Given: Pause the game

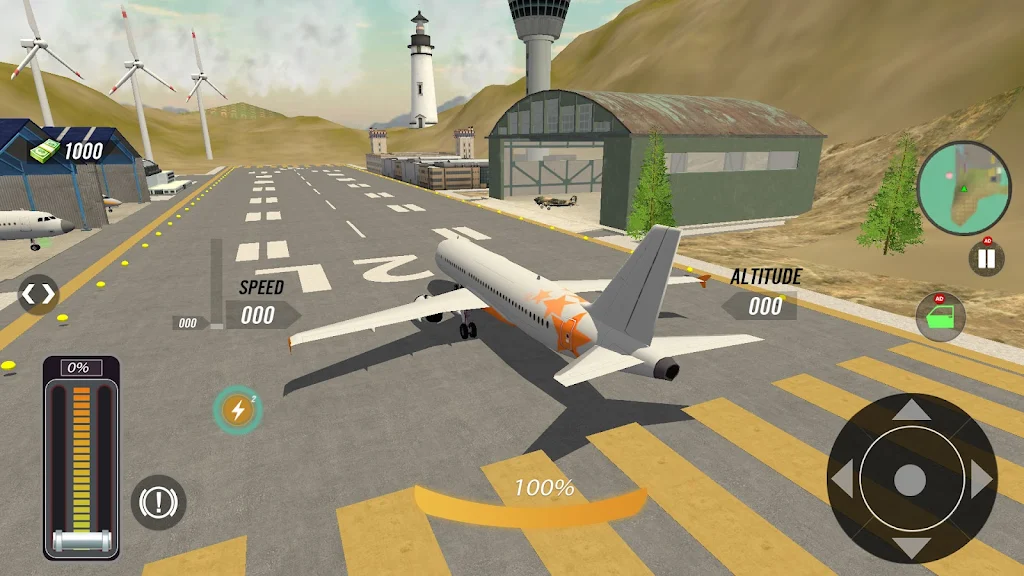Looking at the screenshot, I should (x=986, y=260).
